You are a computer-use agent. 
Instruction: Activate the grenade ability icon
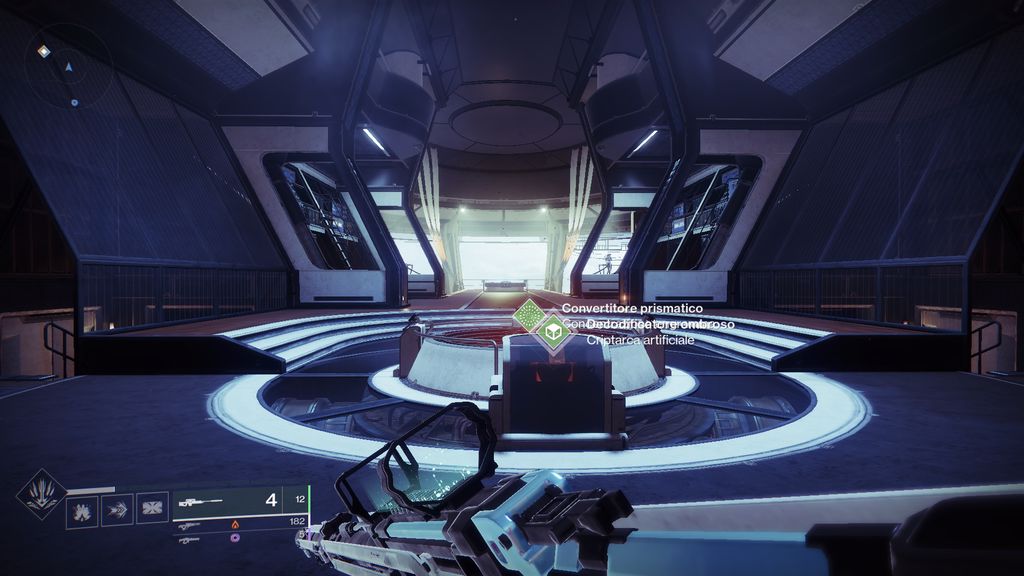(x=82, y=511)
